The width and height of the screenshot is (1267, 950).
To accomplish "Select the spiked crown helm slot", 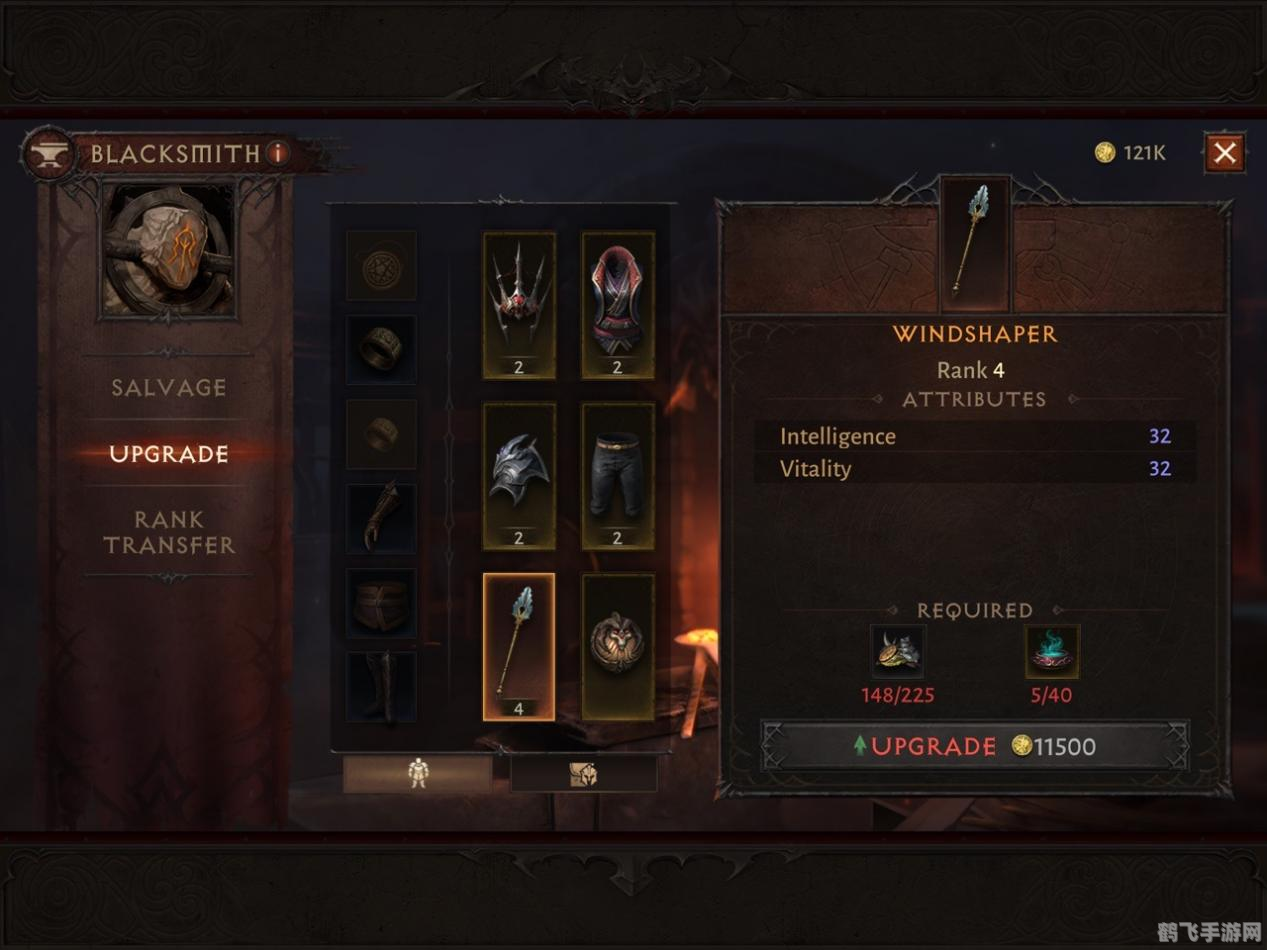I will tap(519, 305).
